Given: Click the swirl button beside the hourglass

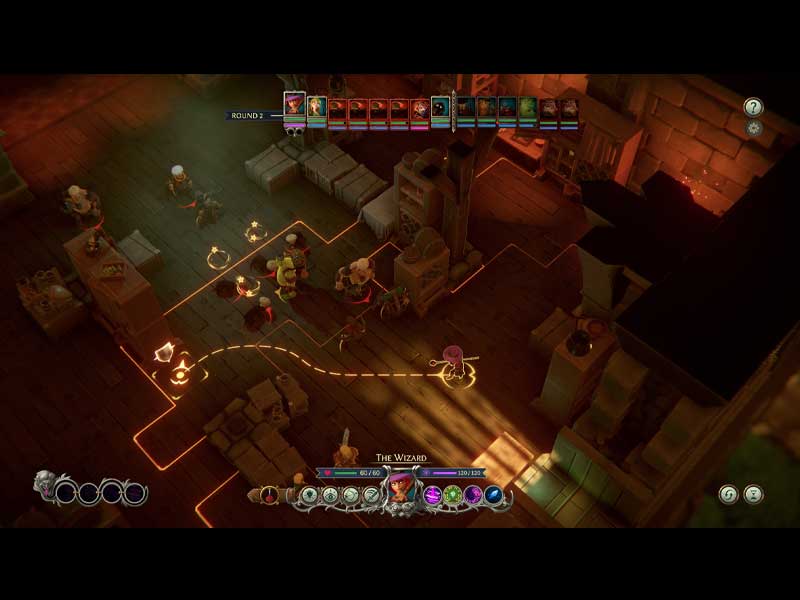Looking at the screenshot, I should pyautogui.click(x=729, y=494).
